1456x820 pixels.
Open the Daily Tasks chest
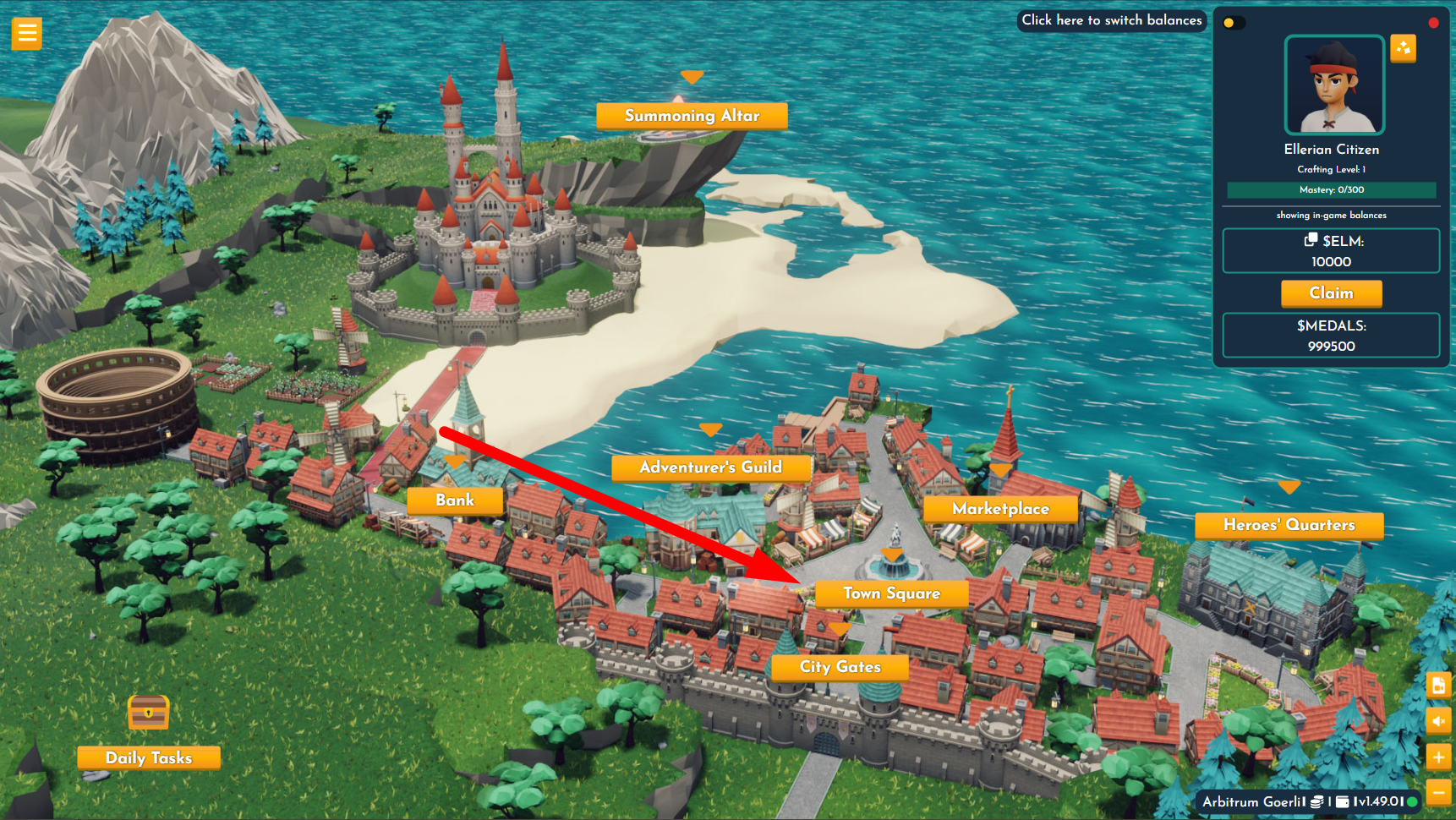[149, 712]
